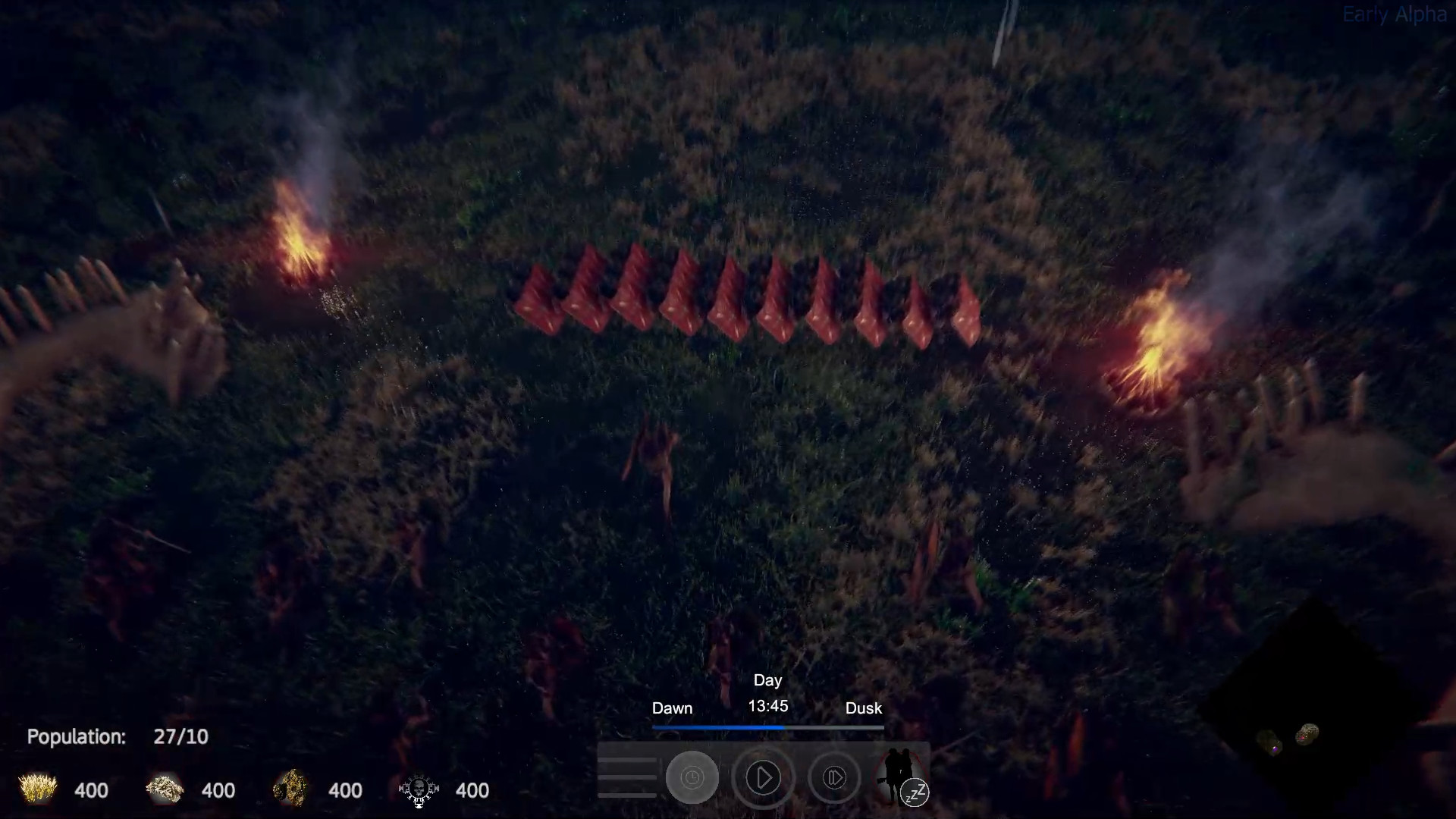The width and height of the screenshot is (1456, 819).
Task: Enable fast forward playback
Action: tap(834, 777)
